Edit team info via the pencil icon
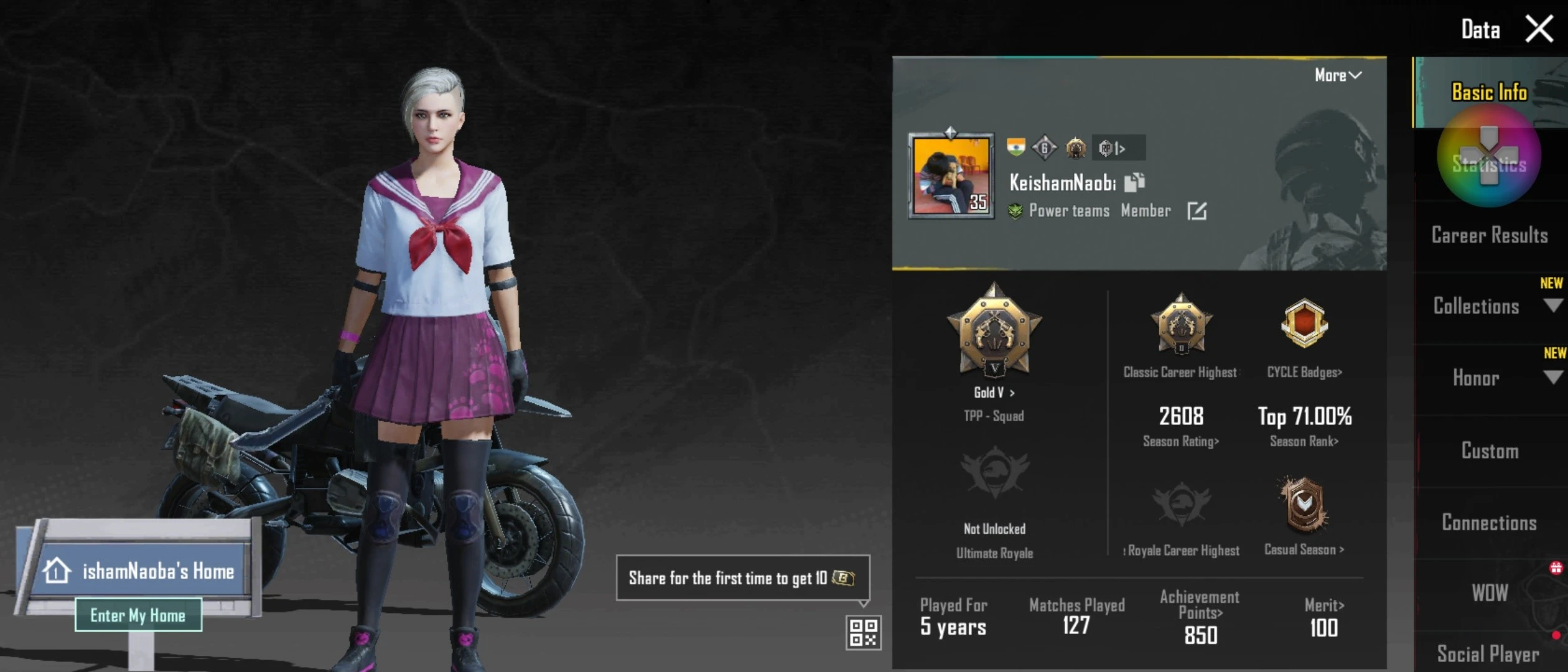The image size is (1568, 672). (x=1197, y=212)
